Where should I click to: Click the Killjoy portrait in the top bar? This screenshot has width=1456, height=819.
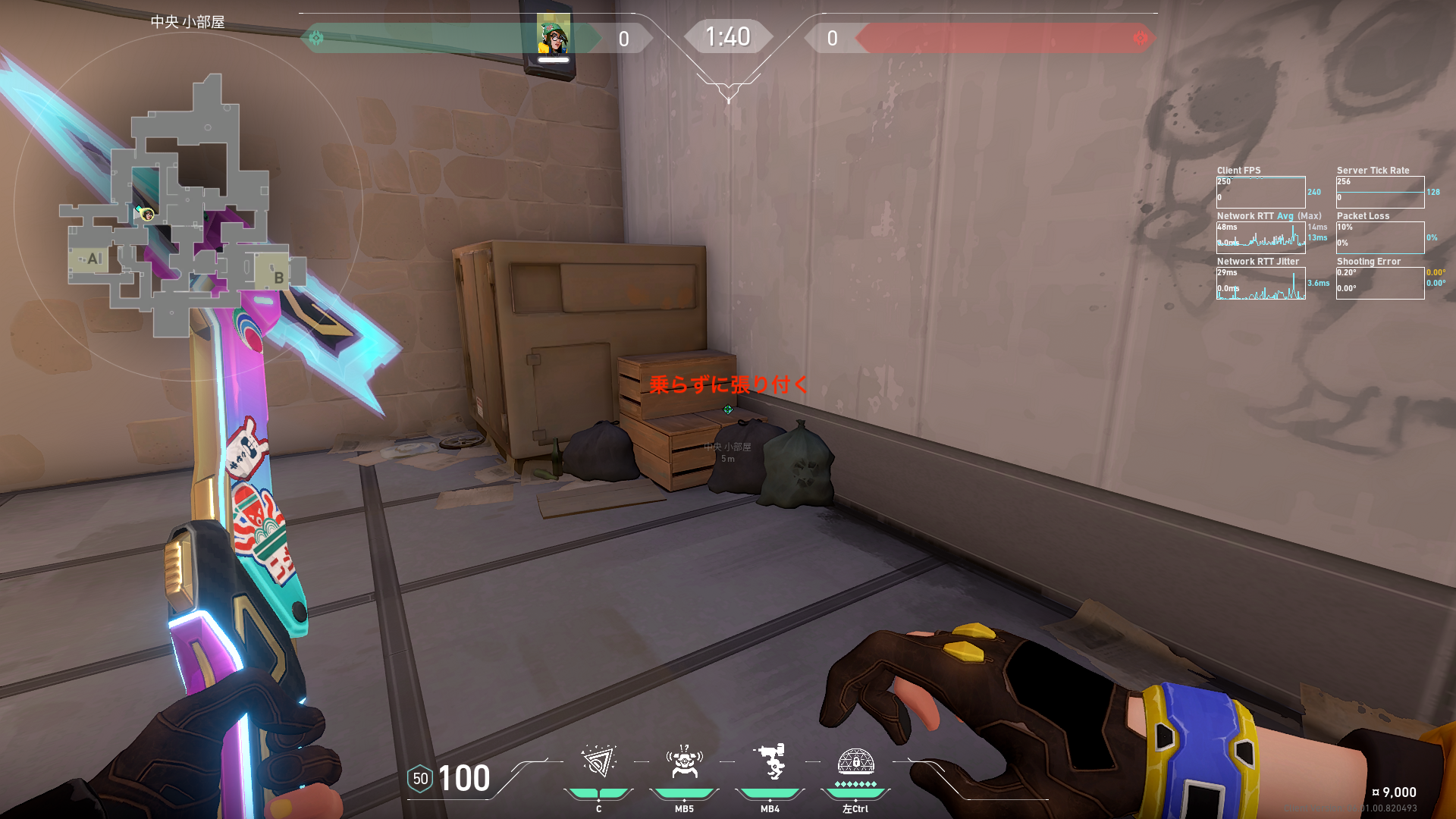coord(554,36)
